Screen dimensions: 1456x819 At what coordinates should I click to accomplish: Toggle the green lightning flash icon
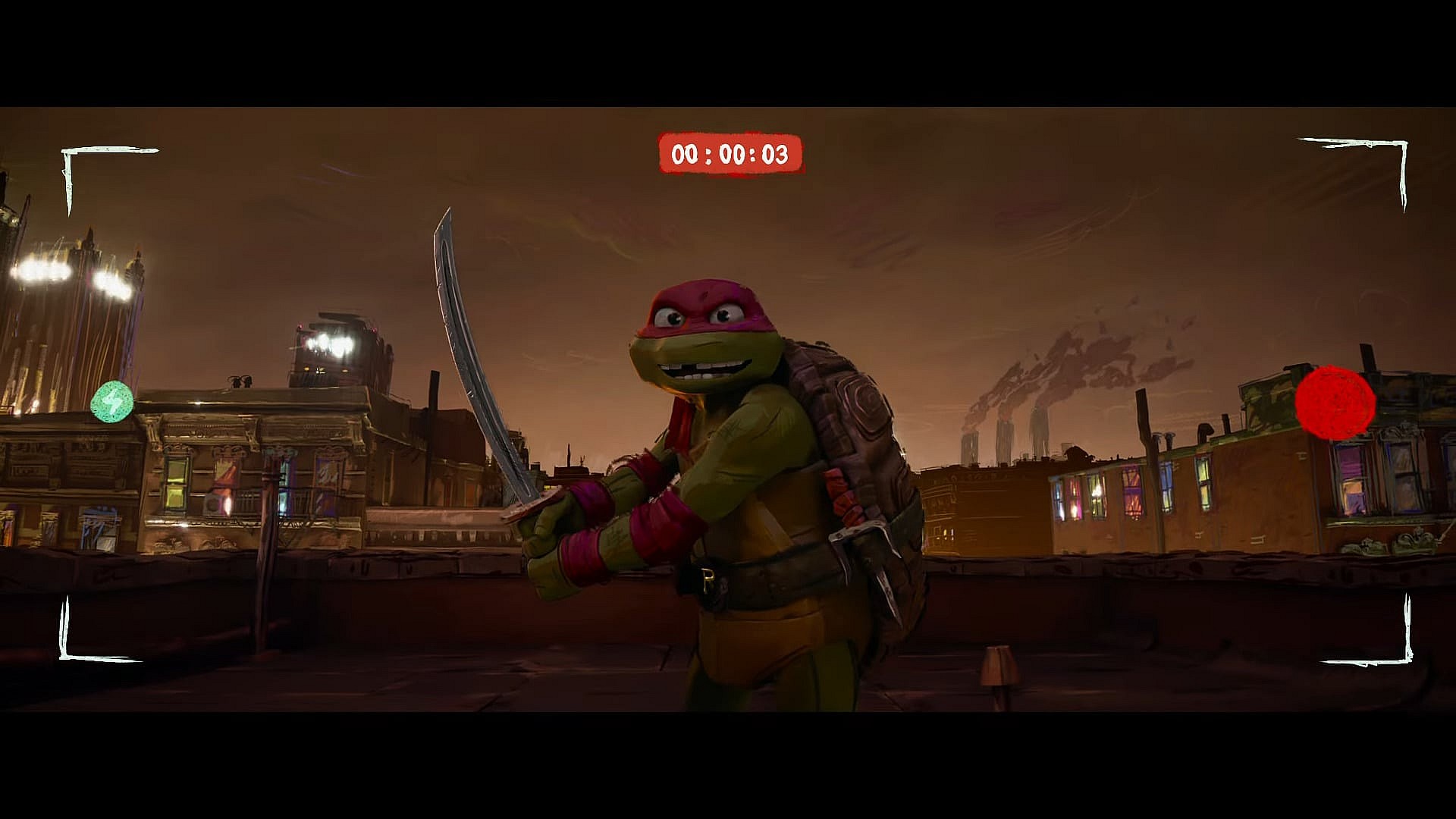click(112, 402)
